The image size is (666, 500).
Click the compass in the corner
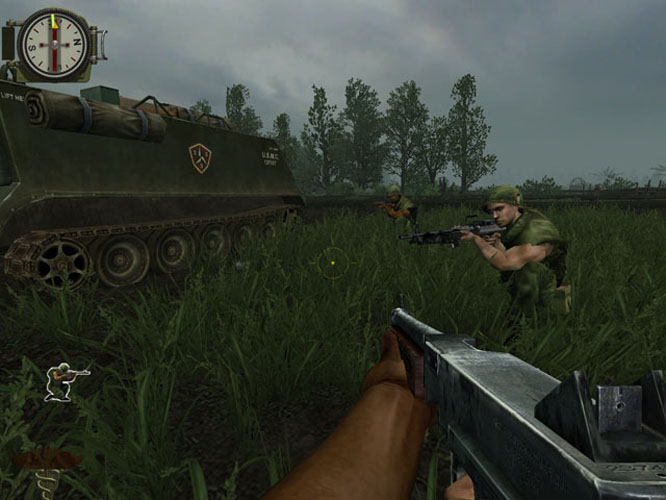tap(54, 44)
